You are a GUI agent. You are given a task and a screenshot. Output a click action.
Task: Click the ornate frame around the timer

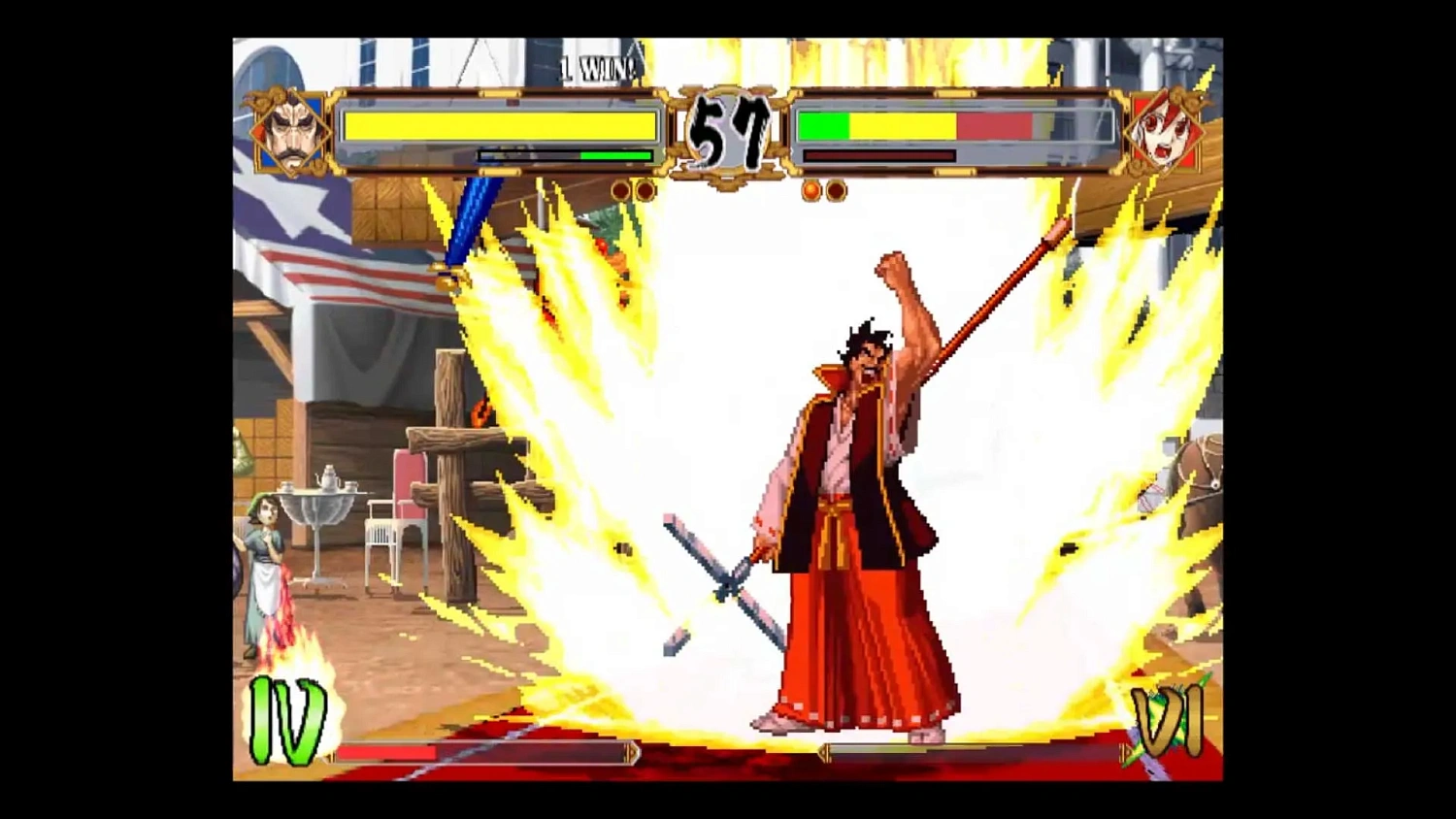click(728, 175)
